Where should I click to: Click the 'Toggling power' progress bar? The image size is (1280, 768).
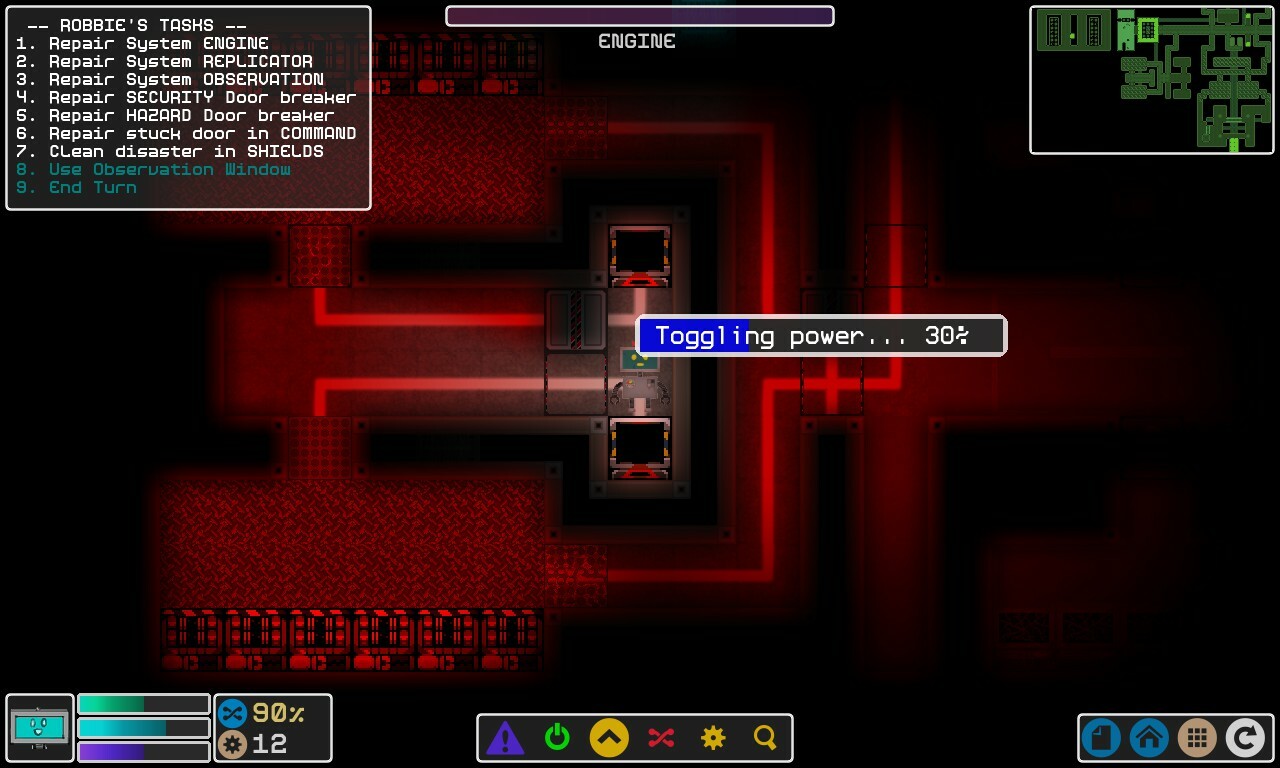pyautogui.click(x=822, y=336)
